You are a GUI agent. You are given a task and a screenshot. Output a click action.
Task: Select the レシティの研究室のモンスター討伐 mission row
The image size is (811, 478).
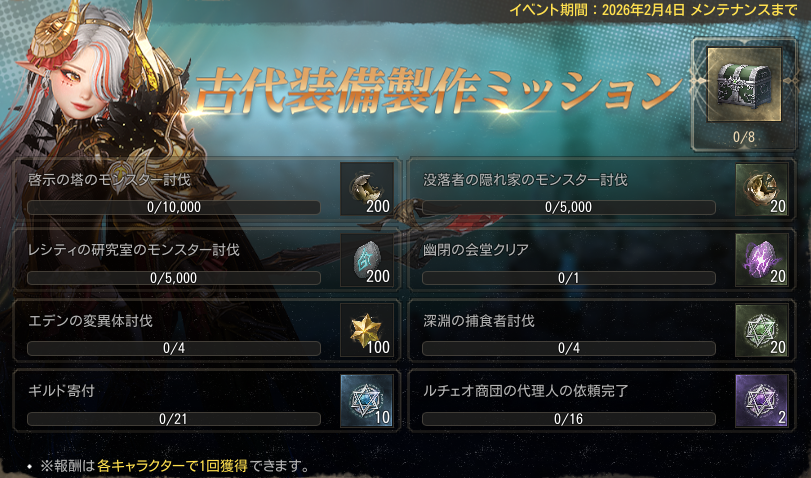175,260
